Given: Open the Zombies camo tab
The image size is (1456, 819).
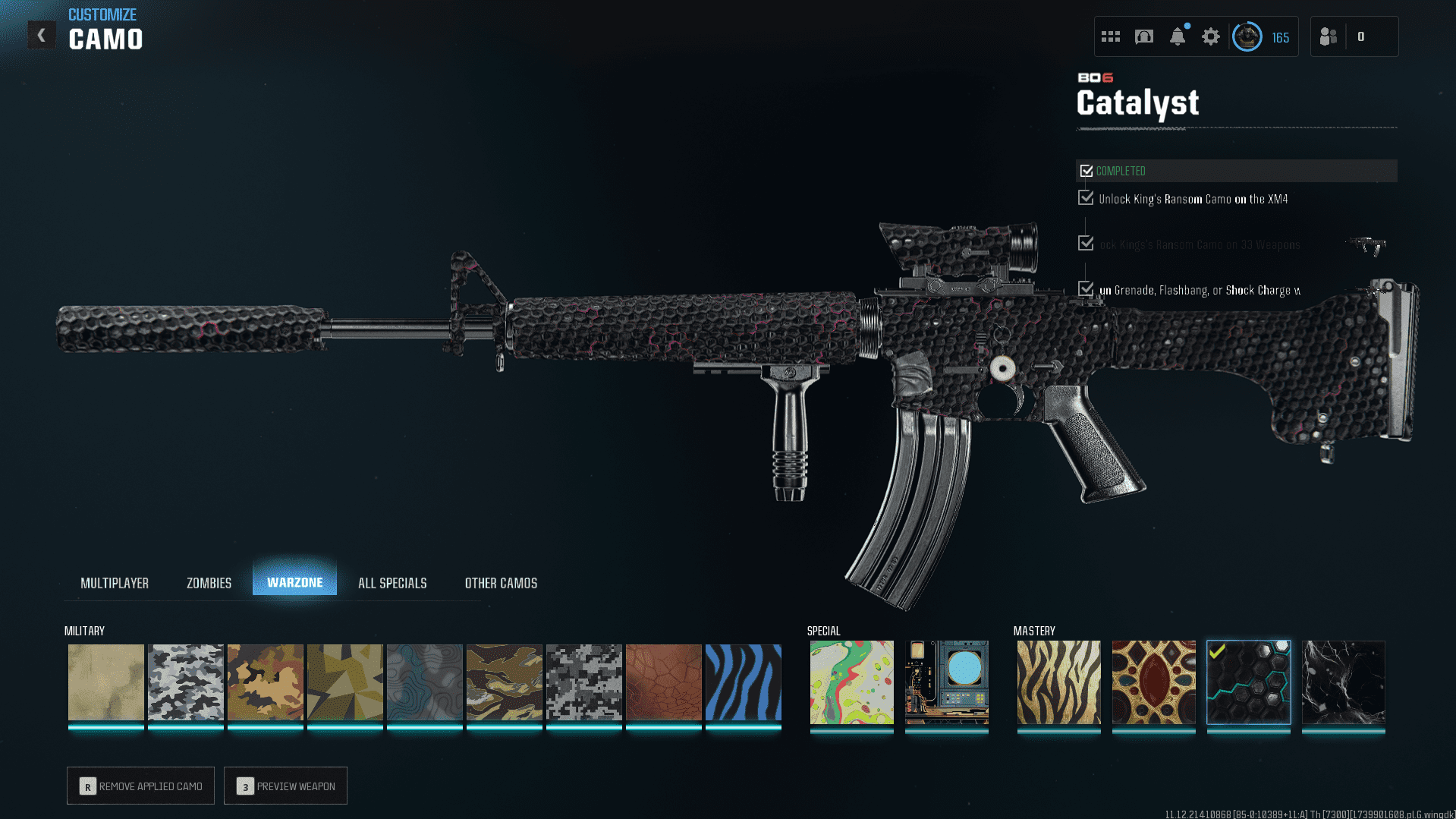Looking at the screenshot, I should point(209,583).
